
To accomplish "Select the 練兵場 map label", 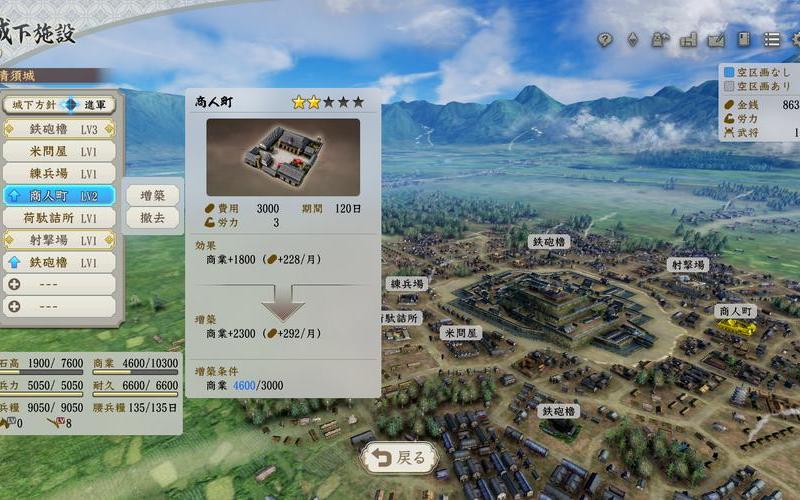I will click(408, 284).
